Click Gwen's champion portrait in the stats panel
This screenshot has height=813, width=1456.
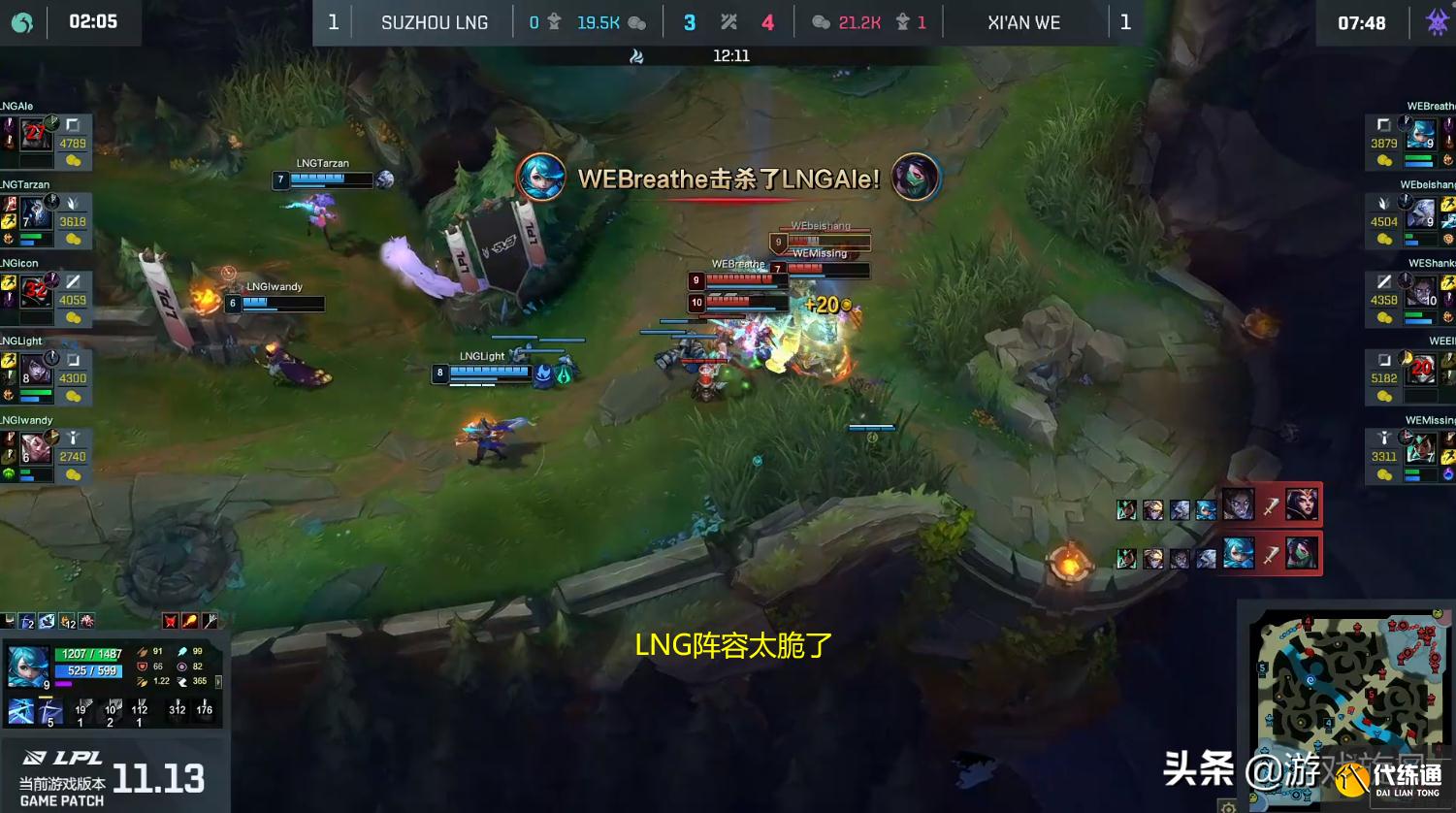tap(28, 666)
